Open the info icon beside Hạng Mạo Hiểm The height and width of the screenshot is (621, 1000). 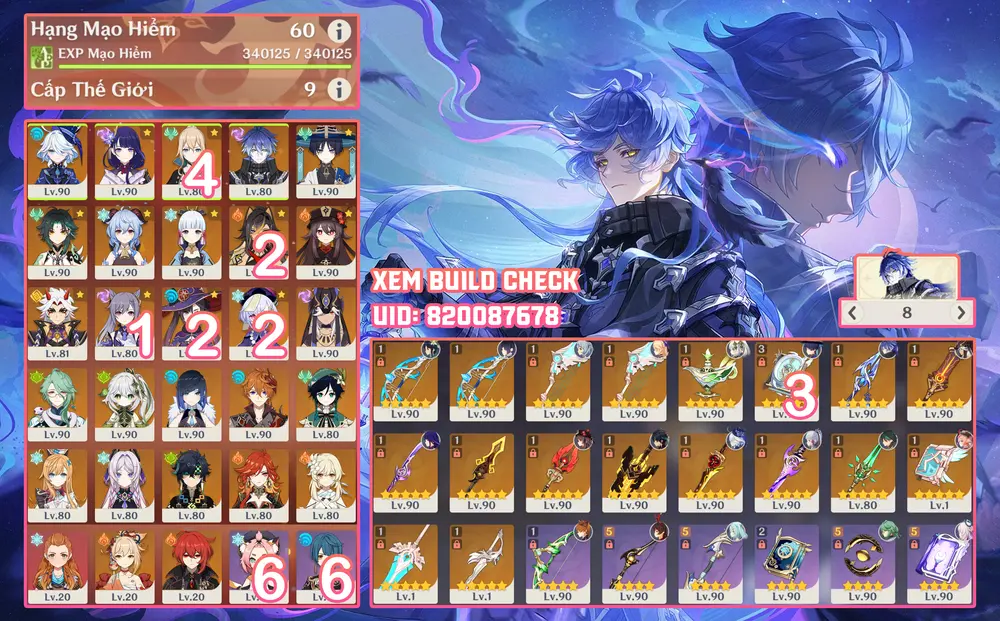click(x=340, y=31)
